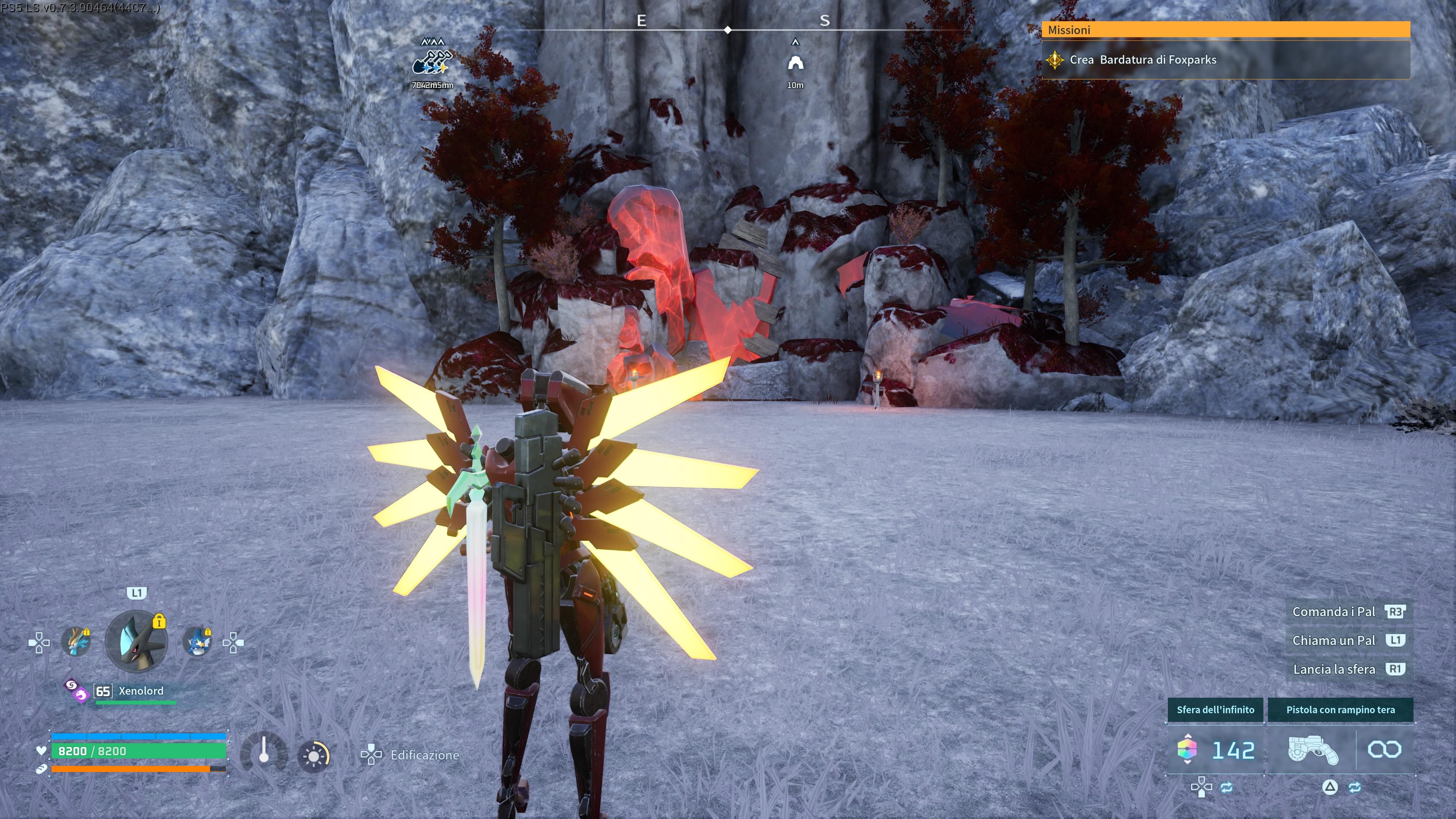1456x819 pixels.
Task: Check the thermometer temperature gauge
Action: coord(264,755)
